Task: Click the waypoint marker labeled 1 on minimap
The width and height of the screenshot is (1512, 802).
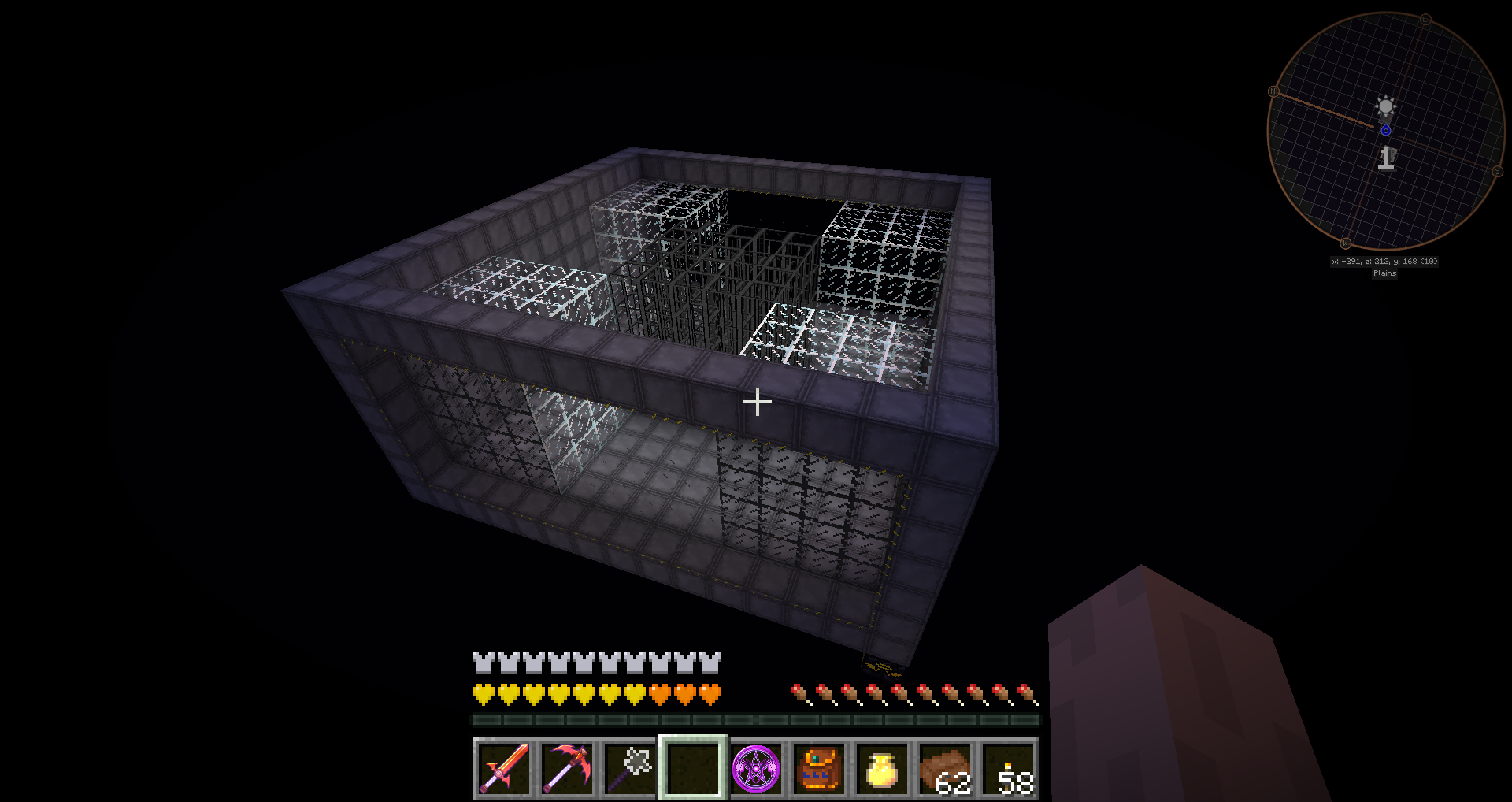Action: (x=1386, y=158)
